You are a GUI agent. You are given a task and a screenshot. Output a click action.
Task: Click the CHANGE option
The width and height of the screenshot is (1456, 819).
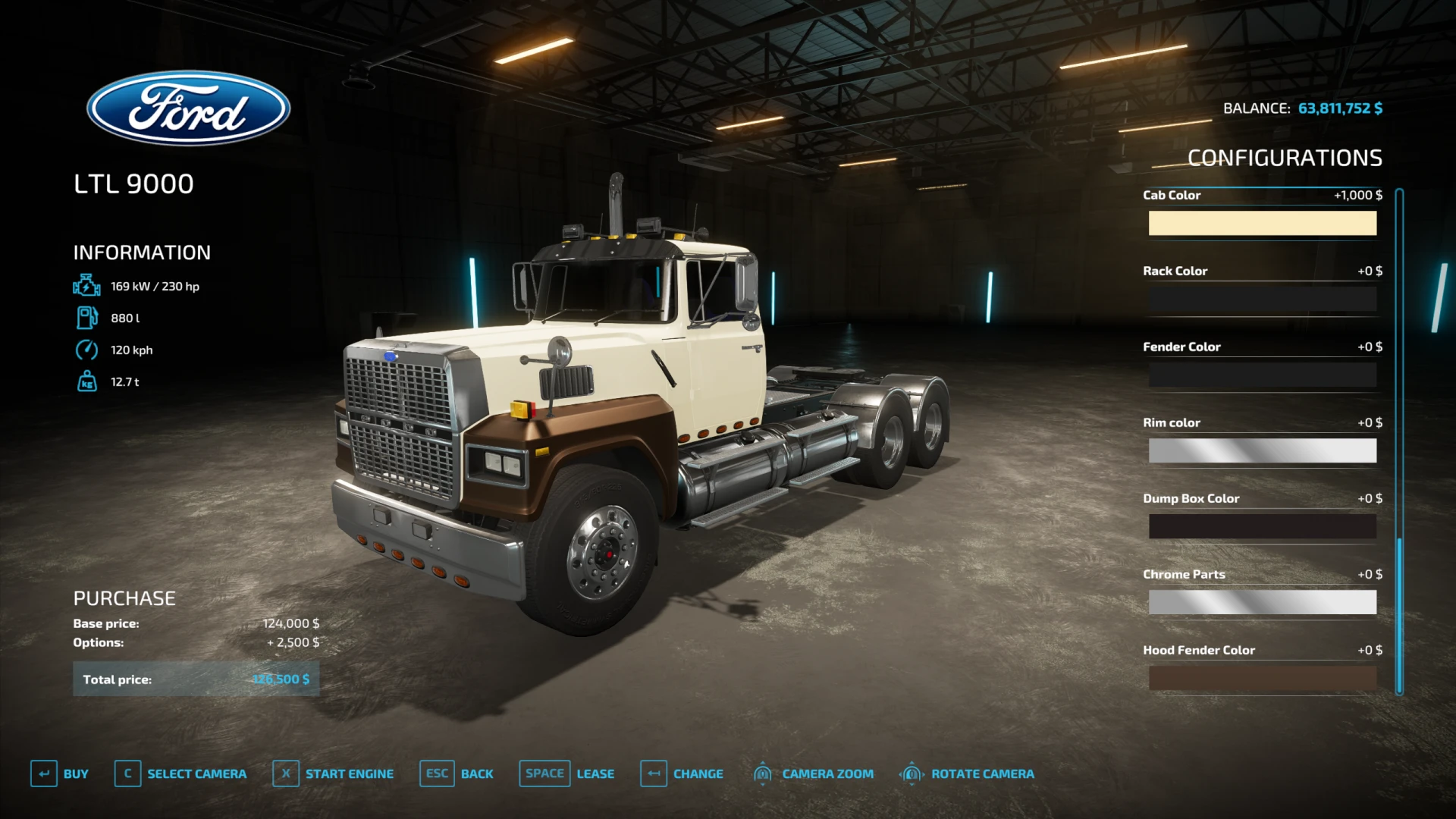[698, 773]
